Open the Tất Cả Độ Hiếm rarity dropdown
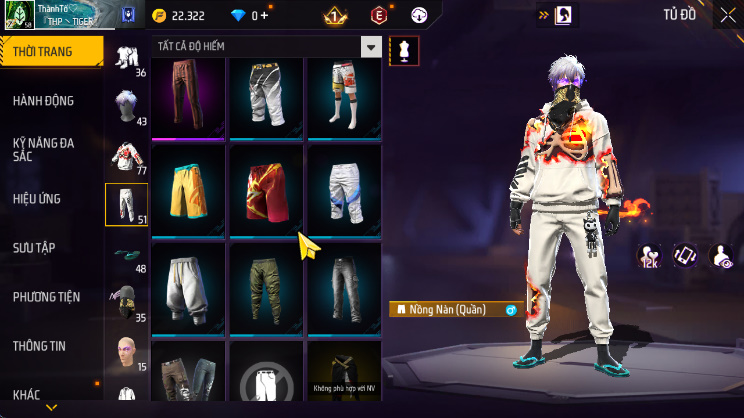Viewport: 744px width, 418px height. click(x=371, y=47)
